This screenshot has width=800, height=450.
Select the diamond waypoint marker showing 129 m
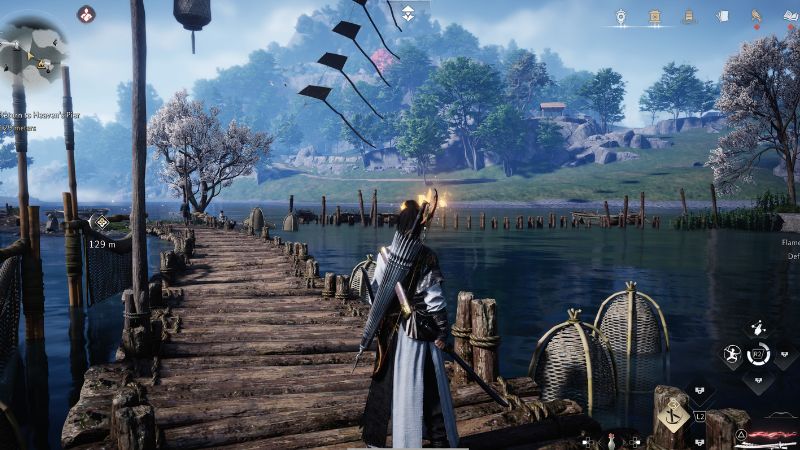coord(100,222)
